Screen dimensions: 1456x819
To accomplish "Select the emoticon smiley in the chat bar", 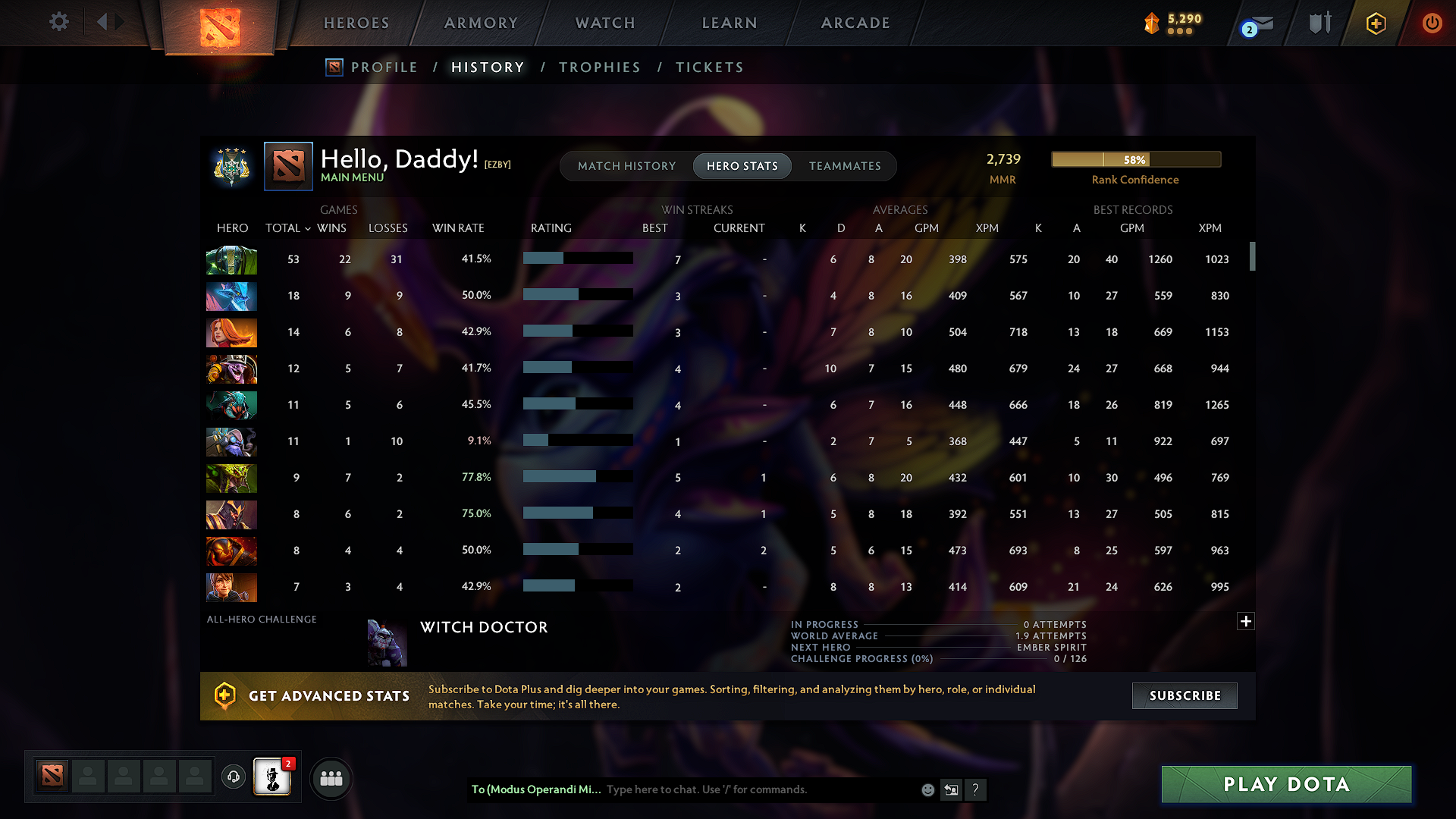I will pos(927,789).
